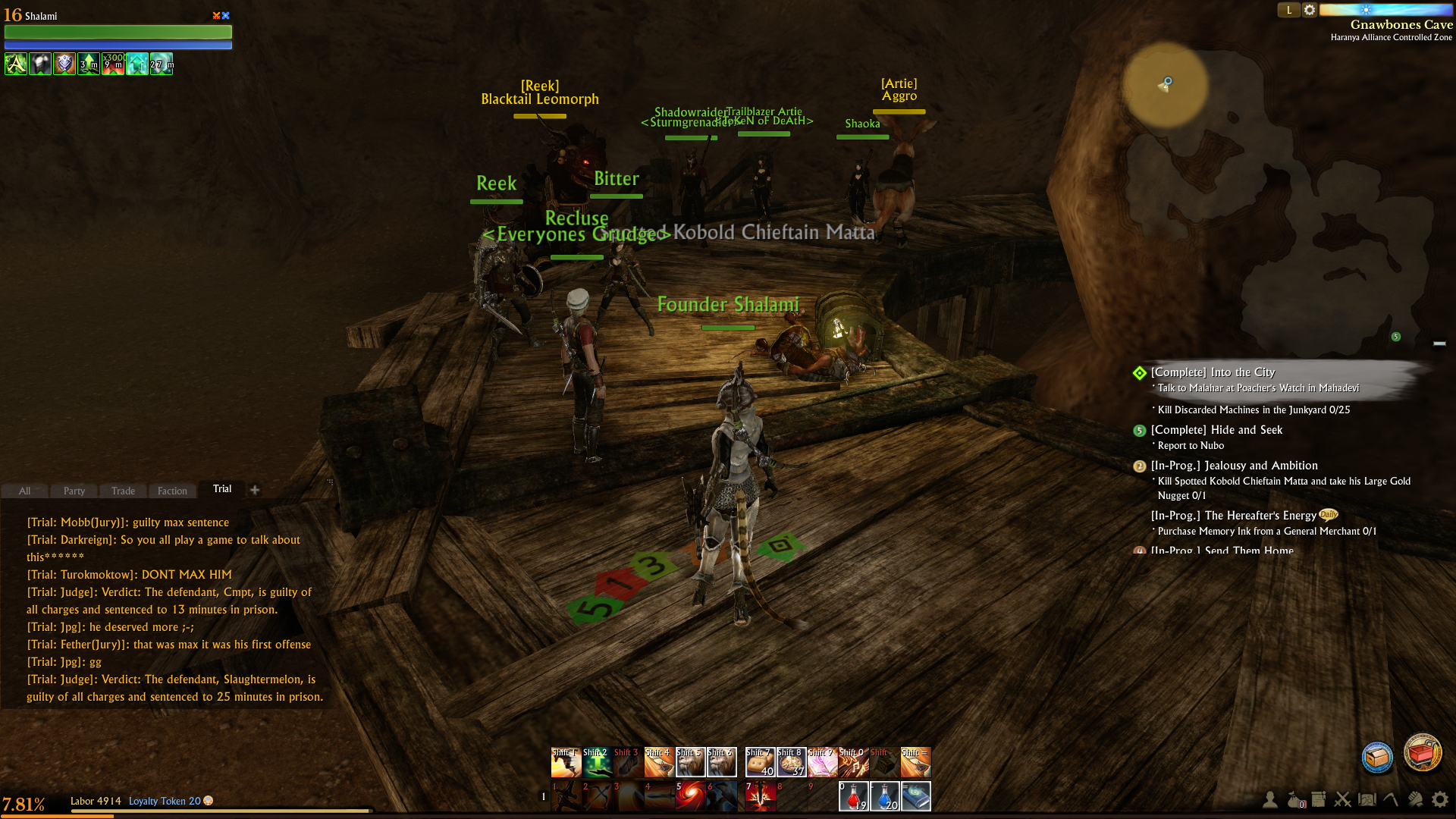Toggle the minimap L button
This screenshot has height=819, width=1456.
click(1289, 10)
